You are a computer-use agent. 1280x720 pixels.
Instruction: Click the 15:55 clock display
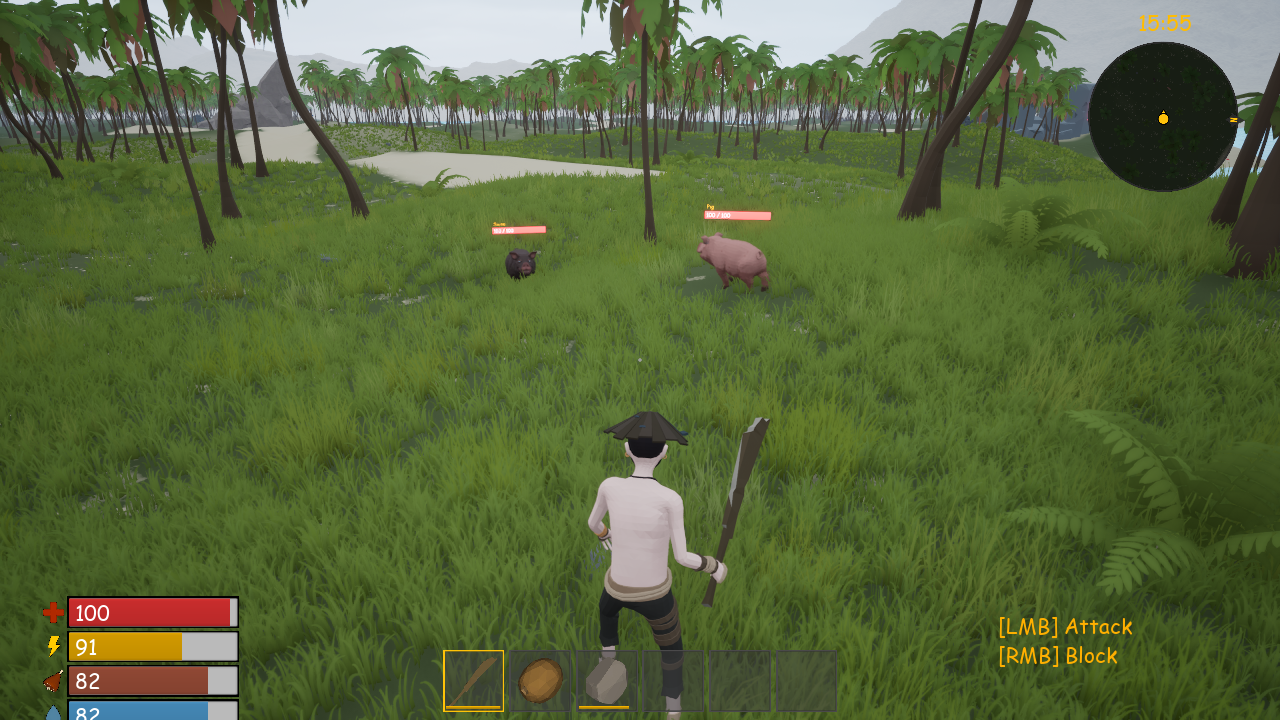[x=1165, y=23]
